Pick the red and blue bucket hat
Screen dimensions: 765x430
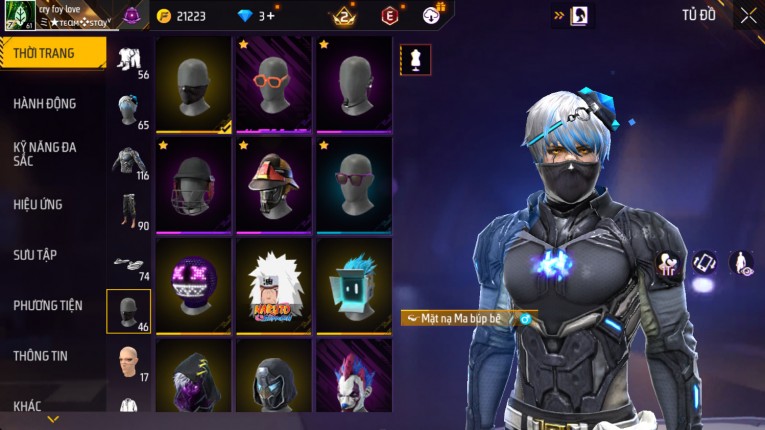pos(274,185)
